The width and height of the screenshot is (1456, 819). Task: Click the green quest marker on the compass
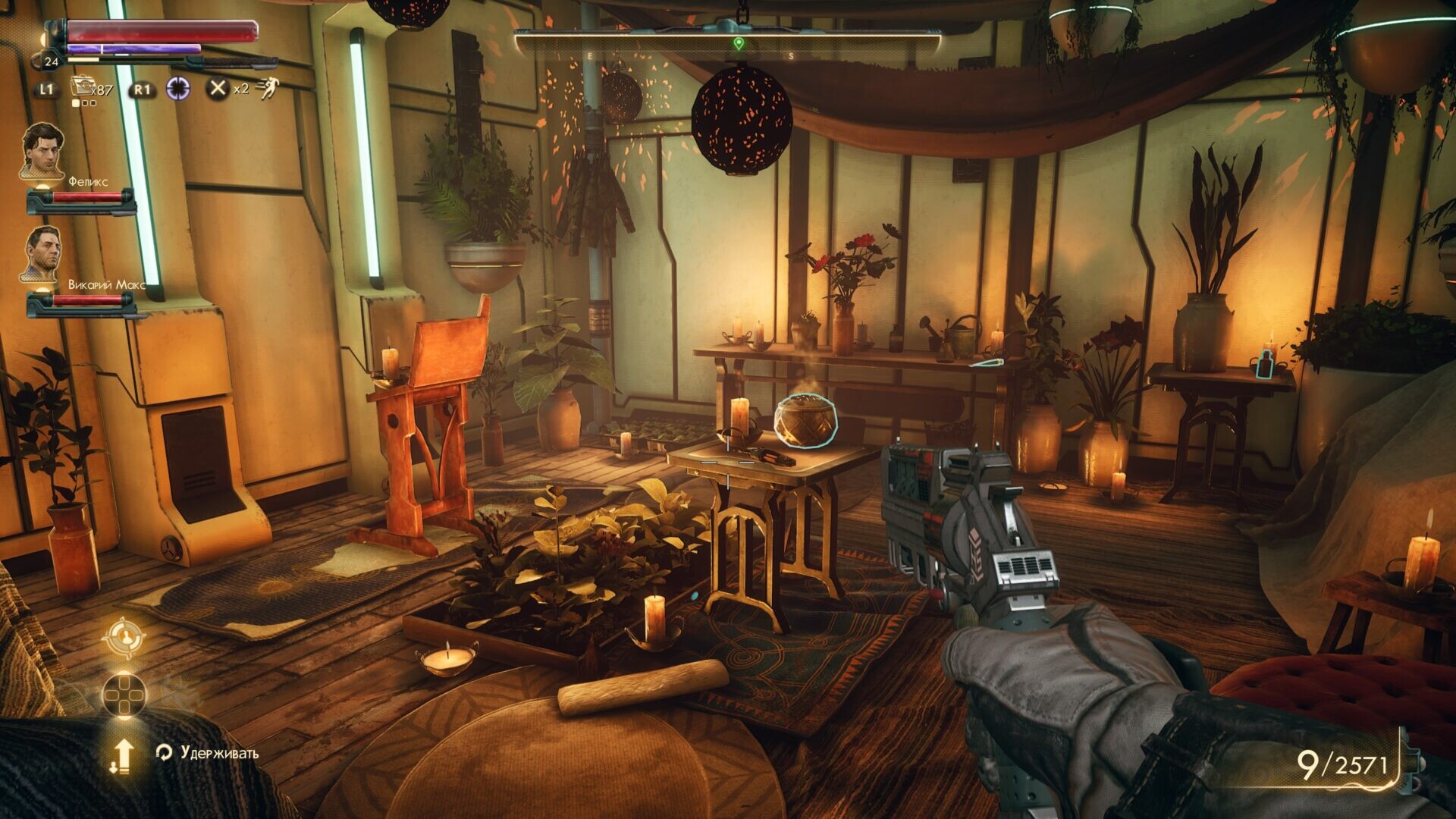tap(739, 43)
